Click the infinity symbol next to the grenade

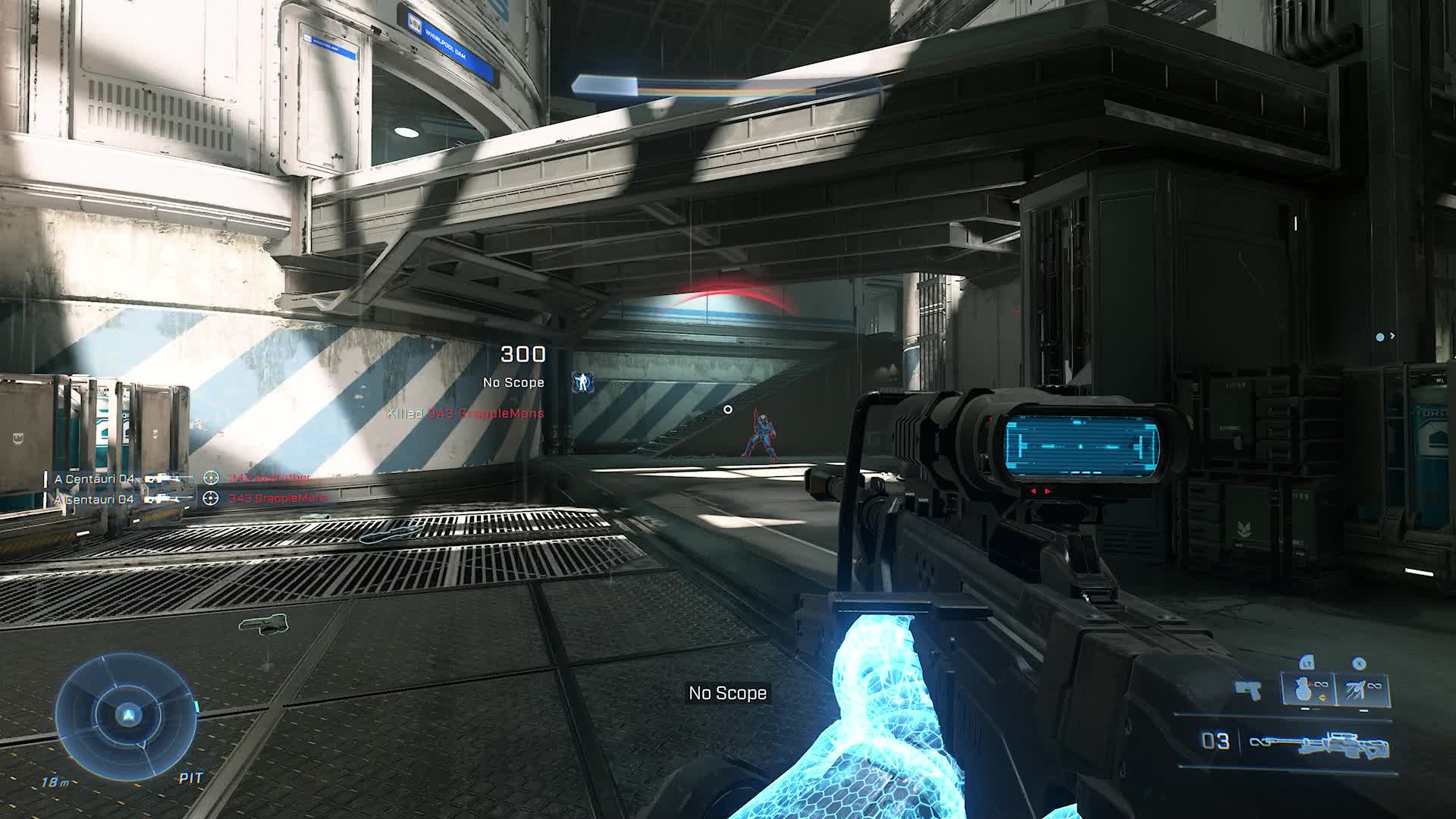(1321, 685)
